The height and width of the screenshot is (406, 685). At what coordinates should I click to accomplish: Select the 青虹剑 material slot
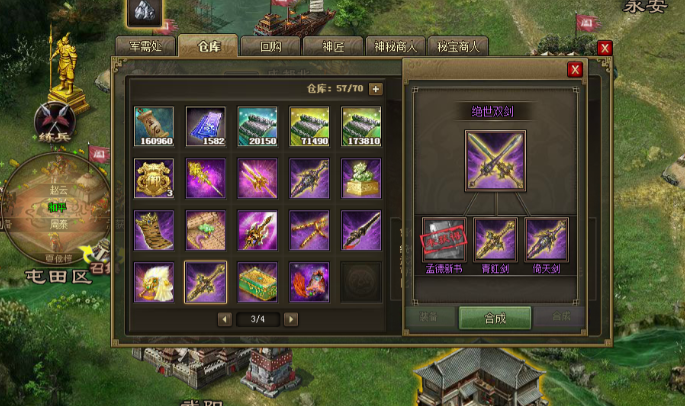pyautogui.click(x=496, y=239)
